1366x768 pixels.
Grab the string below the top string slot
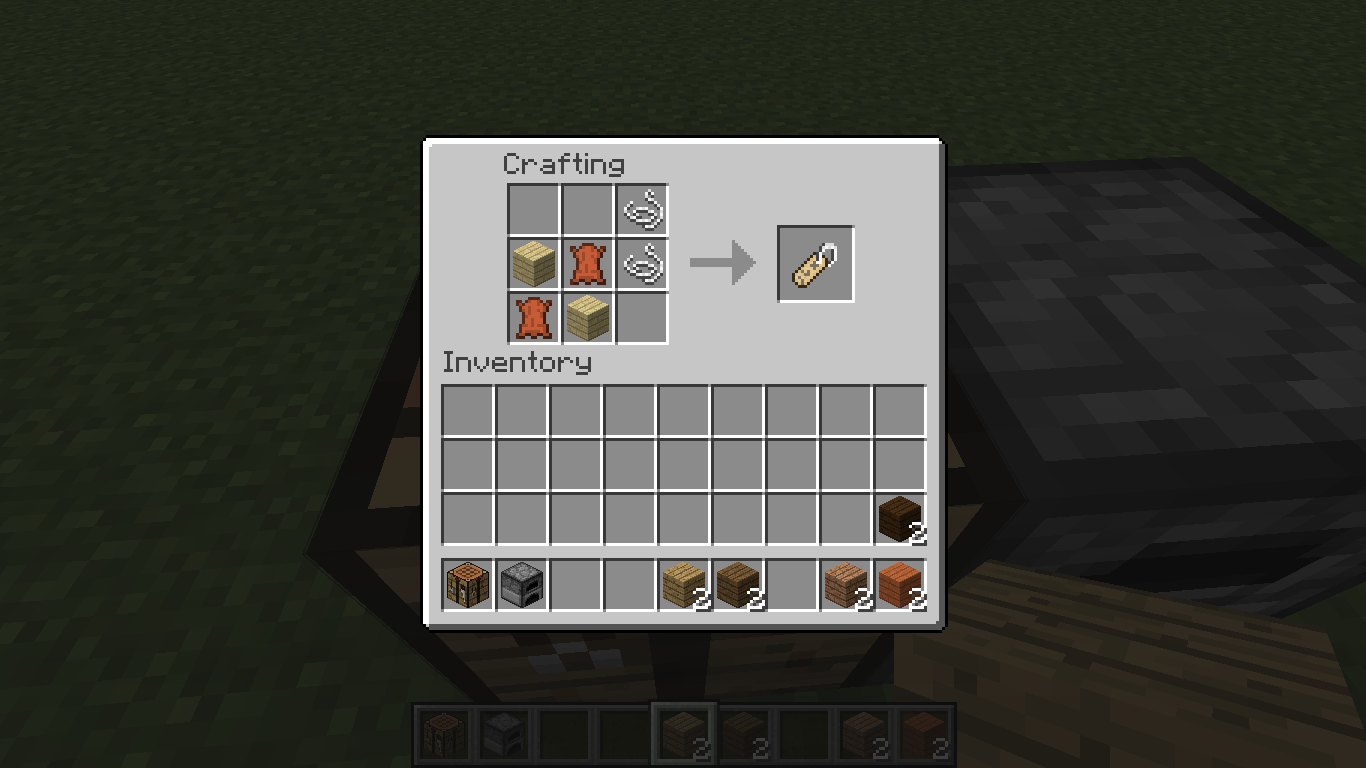(641, 263)
